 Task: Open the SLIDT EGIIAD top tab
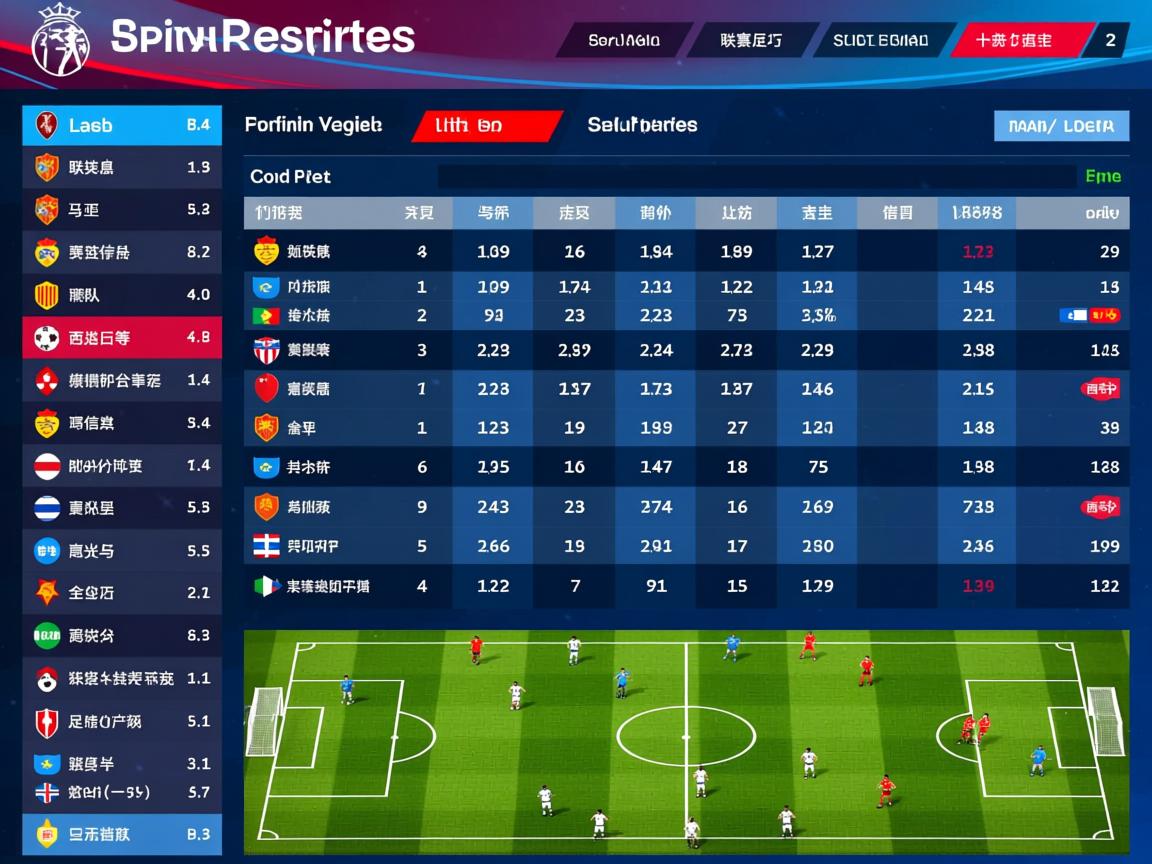pos(880,41)
